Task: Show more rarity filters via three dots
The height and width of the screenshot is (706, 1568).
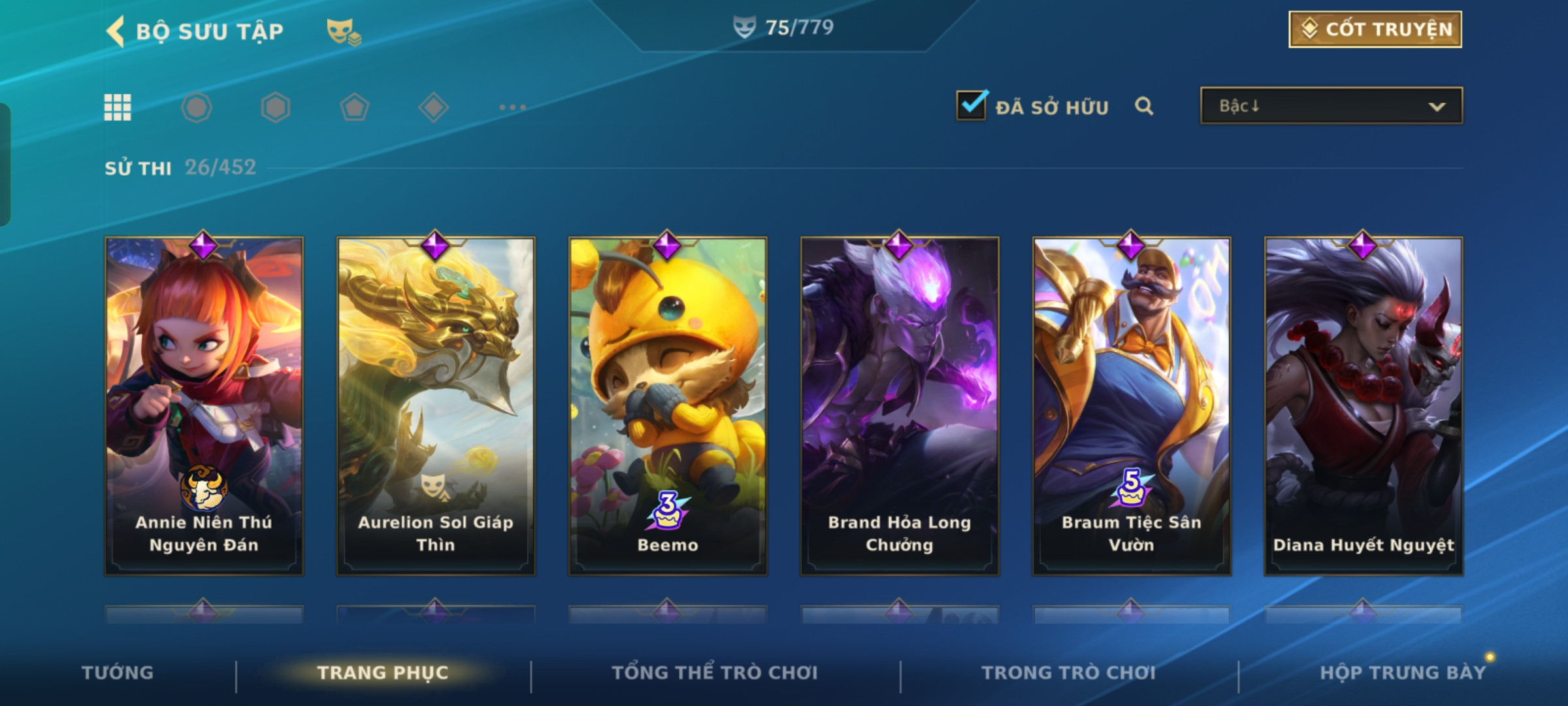Action: tap(512, 107)
